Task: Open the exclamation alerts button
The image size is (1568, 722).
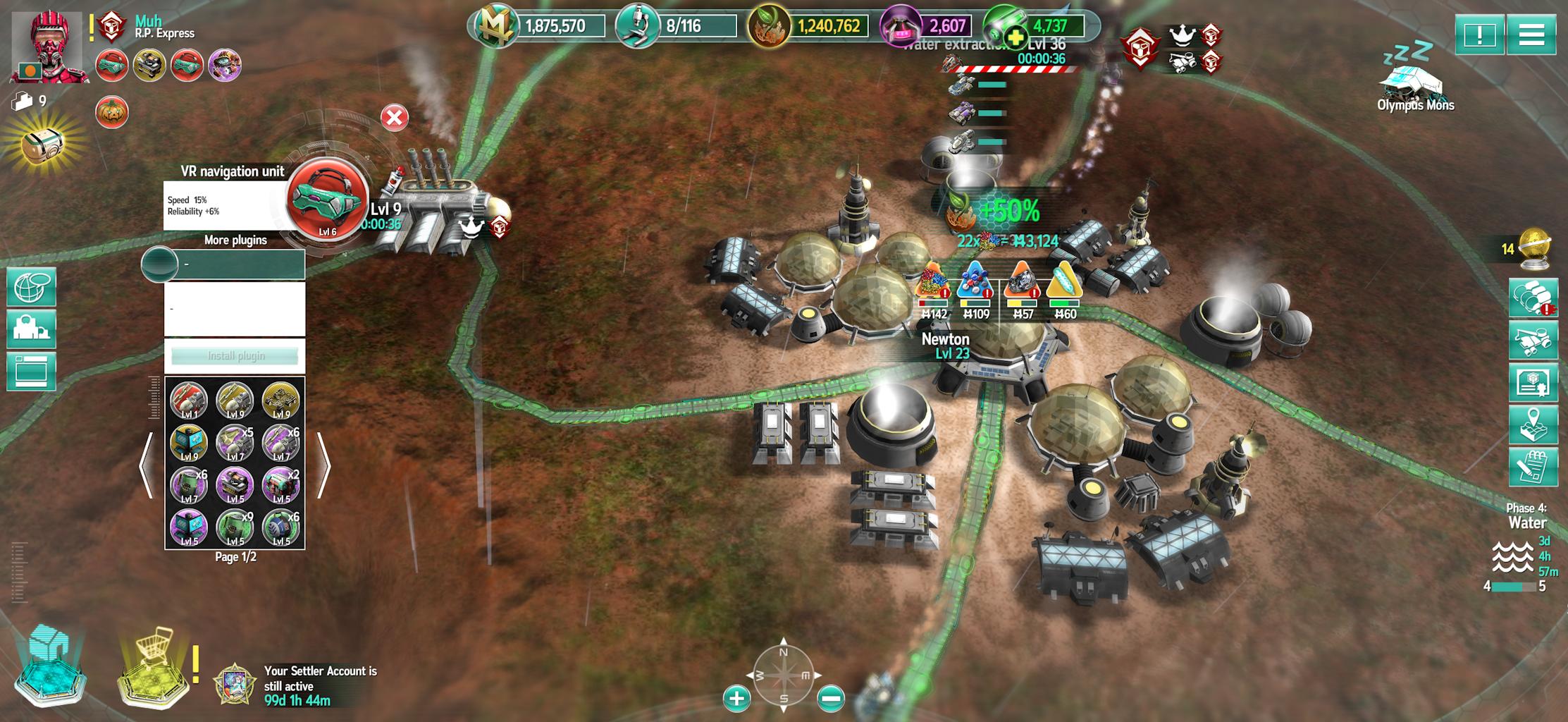Action: click(1479, 35)
